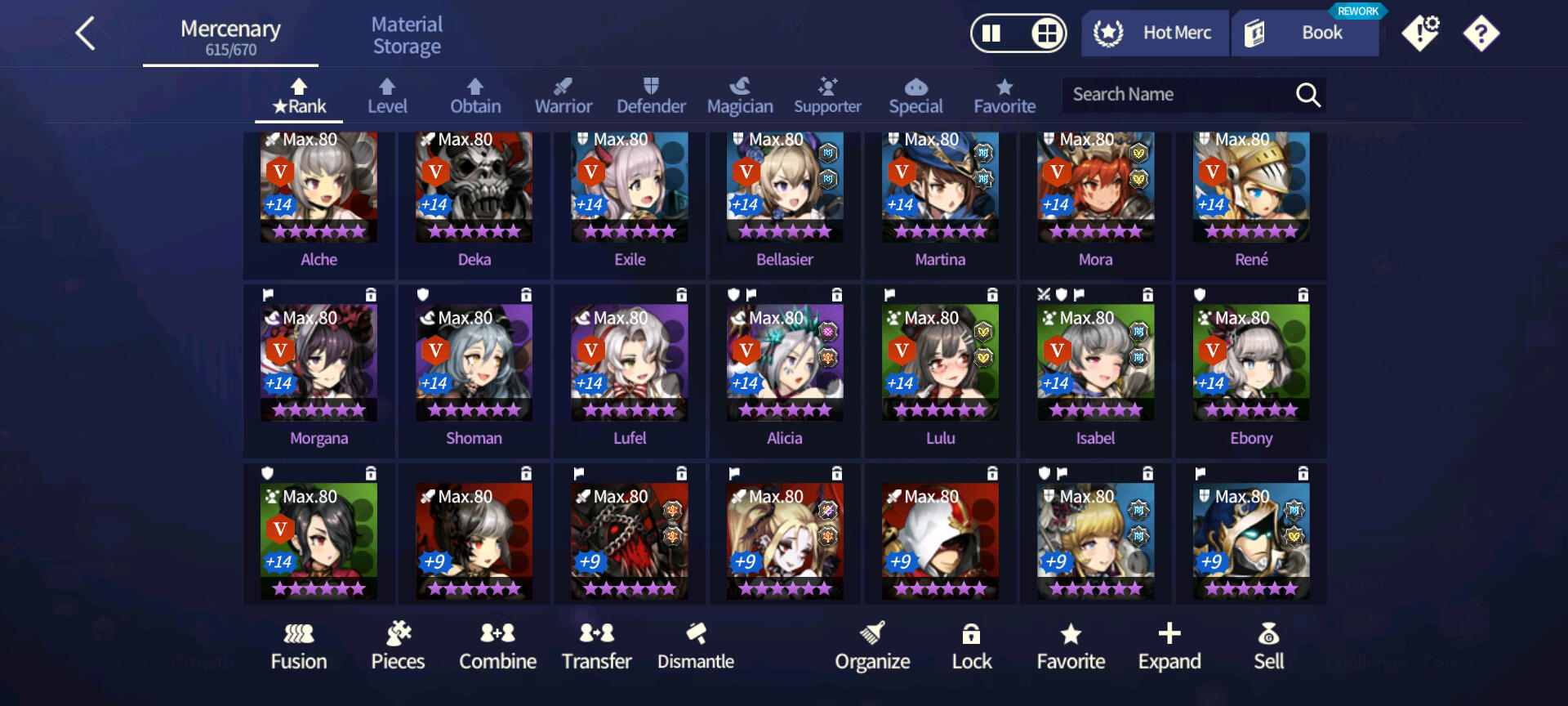Click the Search Name field
The image size is (1568, 706).
click(x=1176, y=95)
